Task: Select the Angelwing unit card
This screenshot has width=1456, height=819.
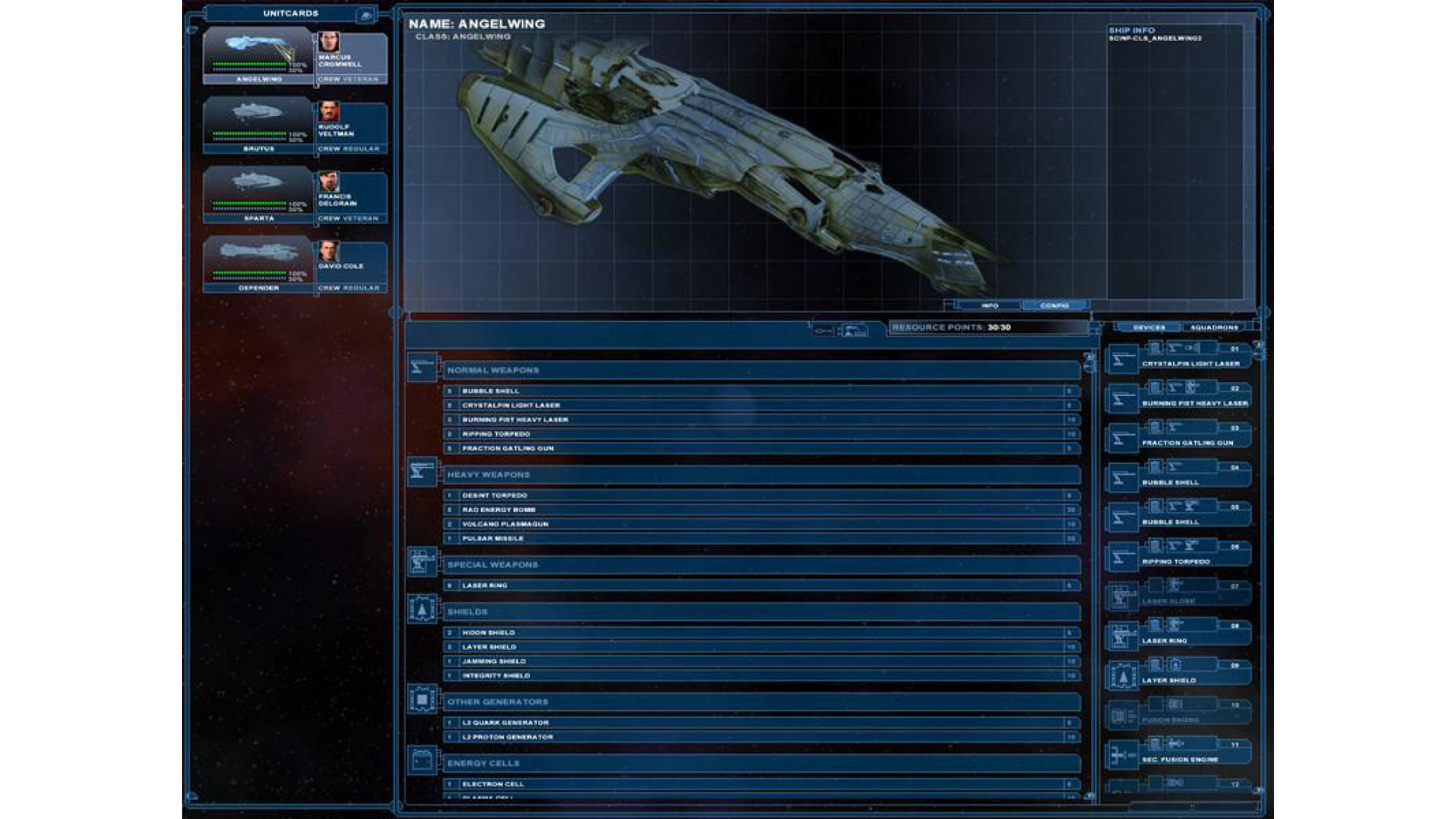Action: pyautogui.click(x=258, y=55)
